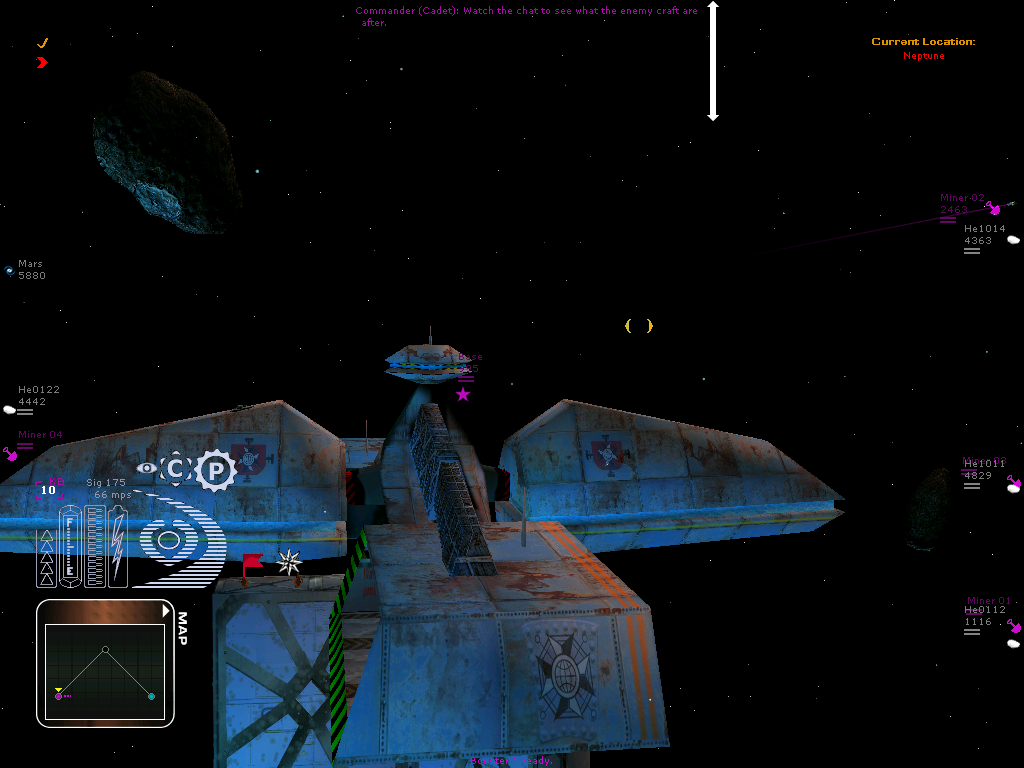
Task: Select the teal sector node on map
Action: (151, 696)
